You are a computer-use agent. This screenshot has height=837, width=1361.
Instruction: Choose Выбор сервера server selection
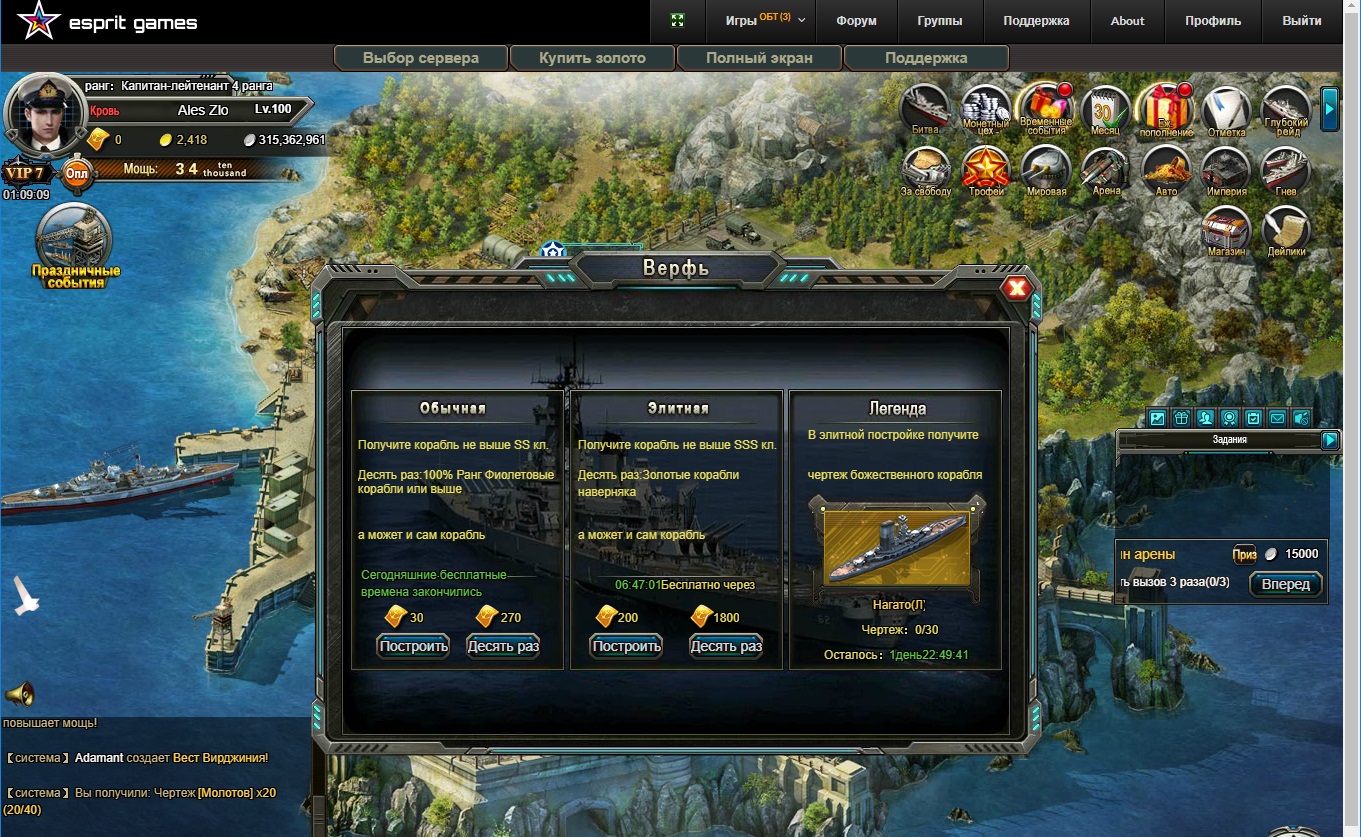[421, 58]
